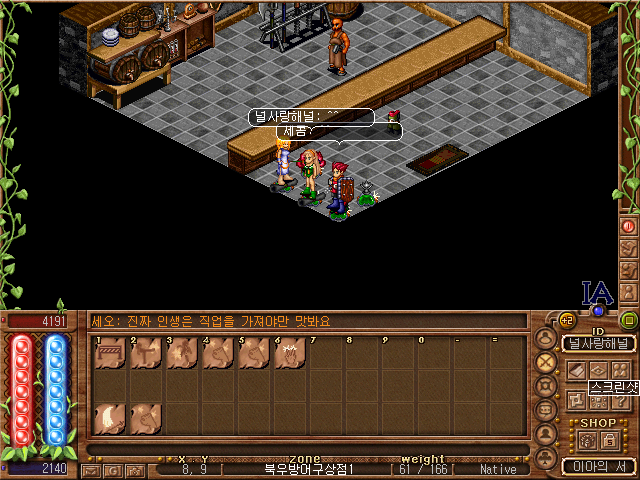
Task: Select the fence skill in slot 1
Action: coord(109,354)
